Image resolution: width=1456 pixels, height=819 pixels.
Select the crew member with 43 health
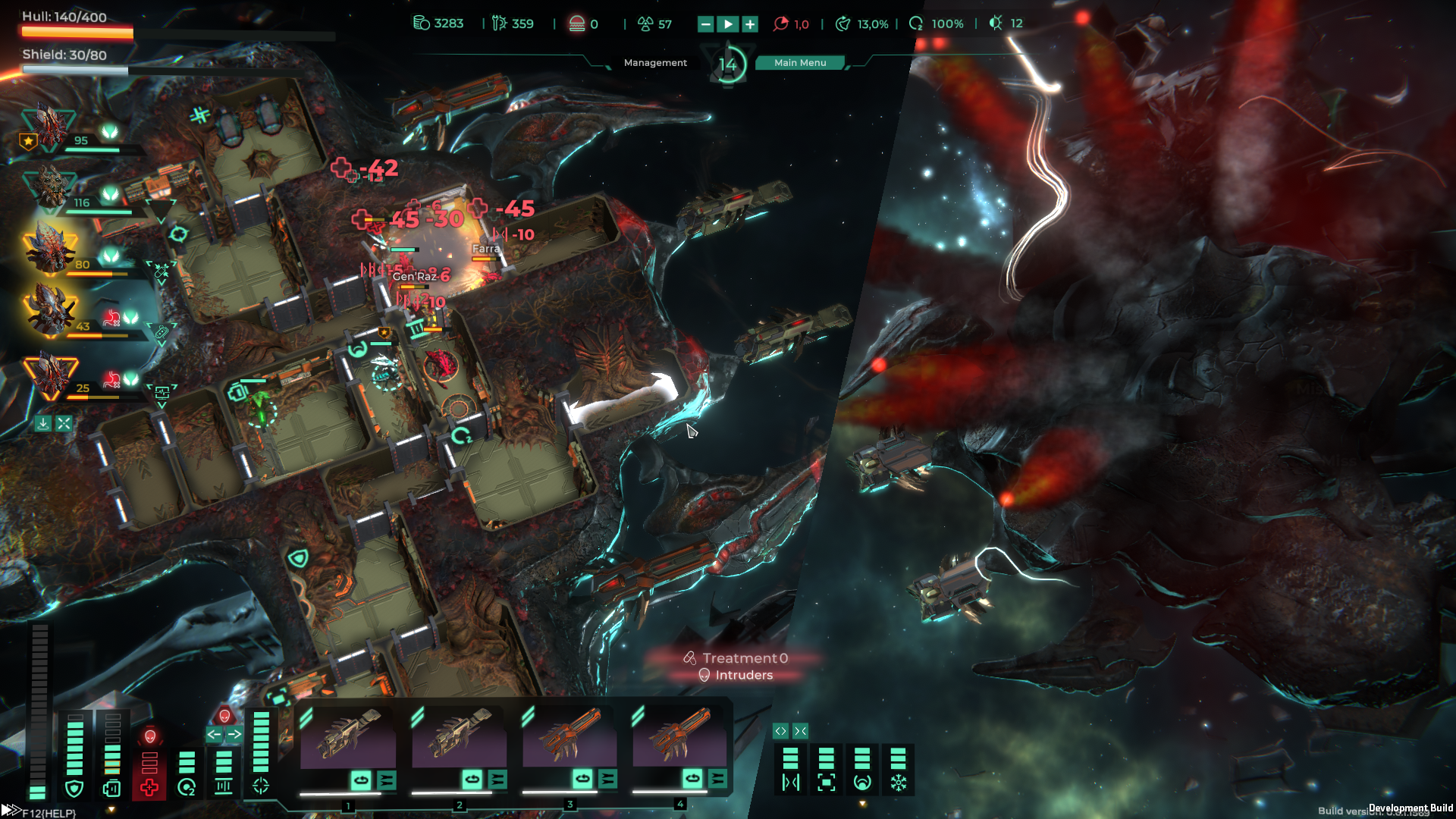49,311
